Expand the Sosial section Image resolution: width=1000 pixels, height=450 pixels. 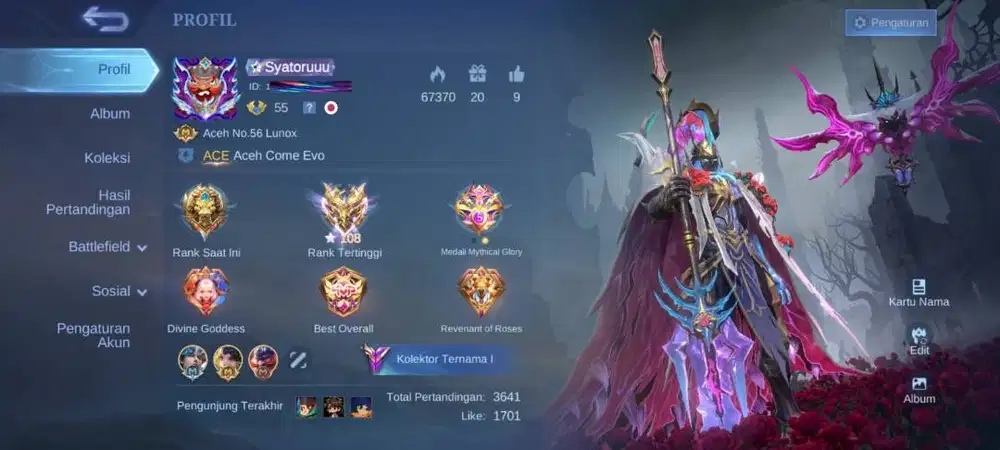pyautogui.click(x=118, y=291)
